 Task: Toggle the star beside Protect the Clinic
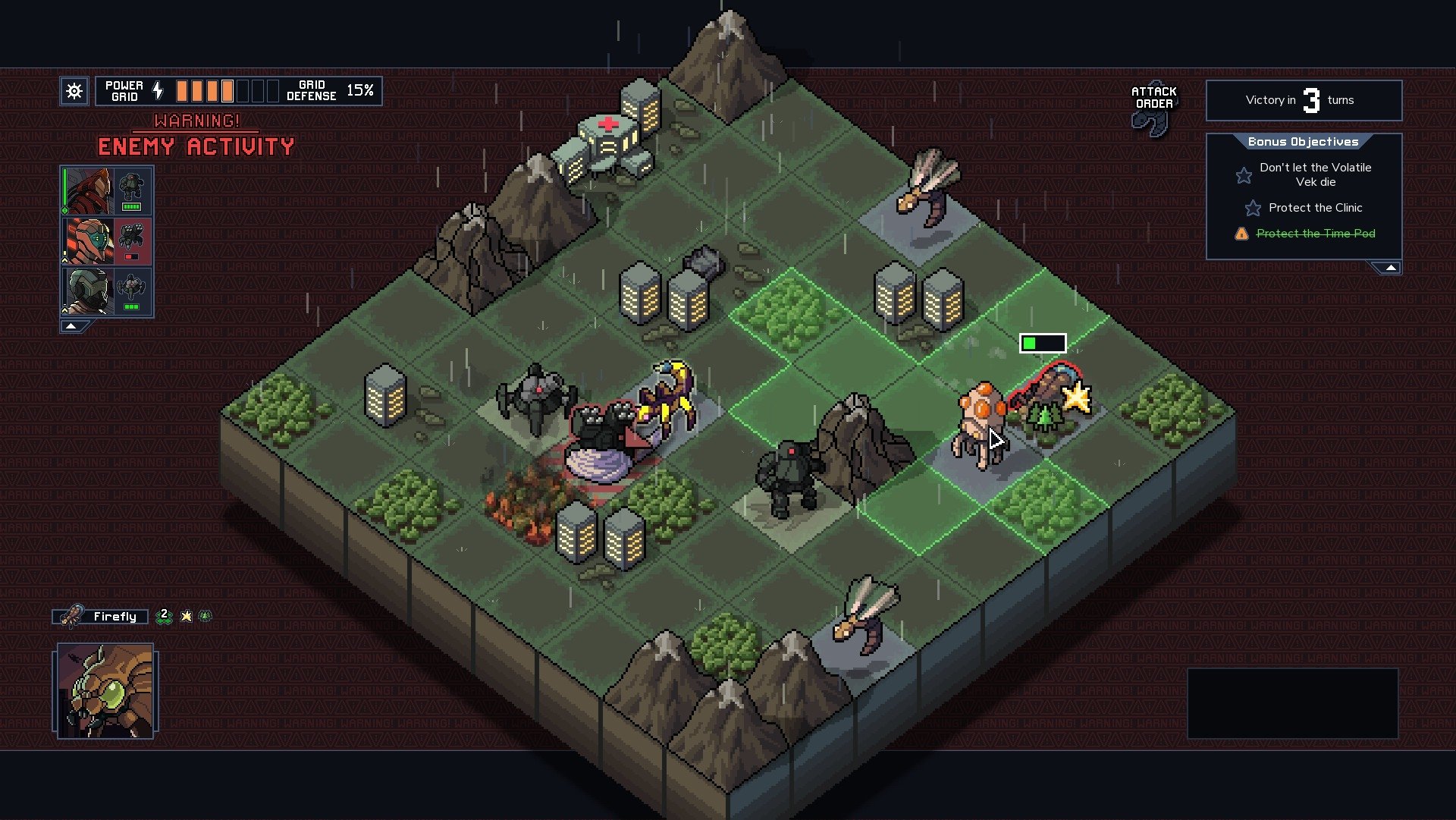pyautogui.click(x=1253, y=207)
